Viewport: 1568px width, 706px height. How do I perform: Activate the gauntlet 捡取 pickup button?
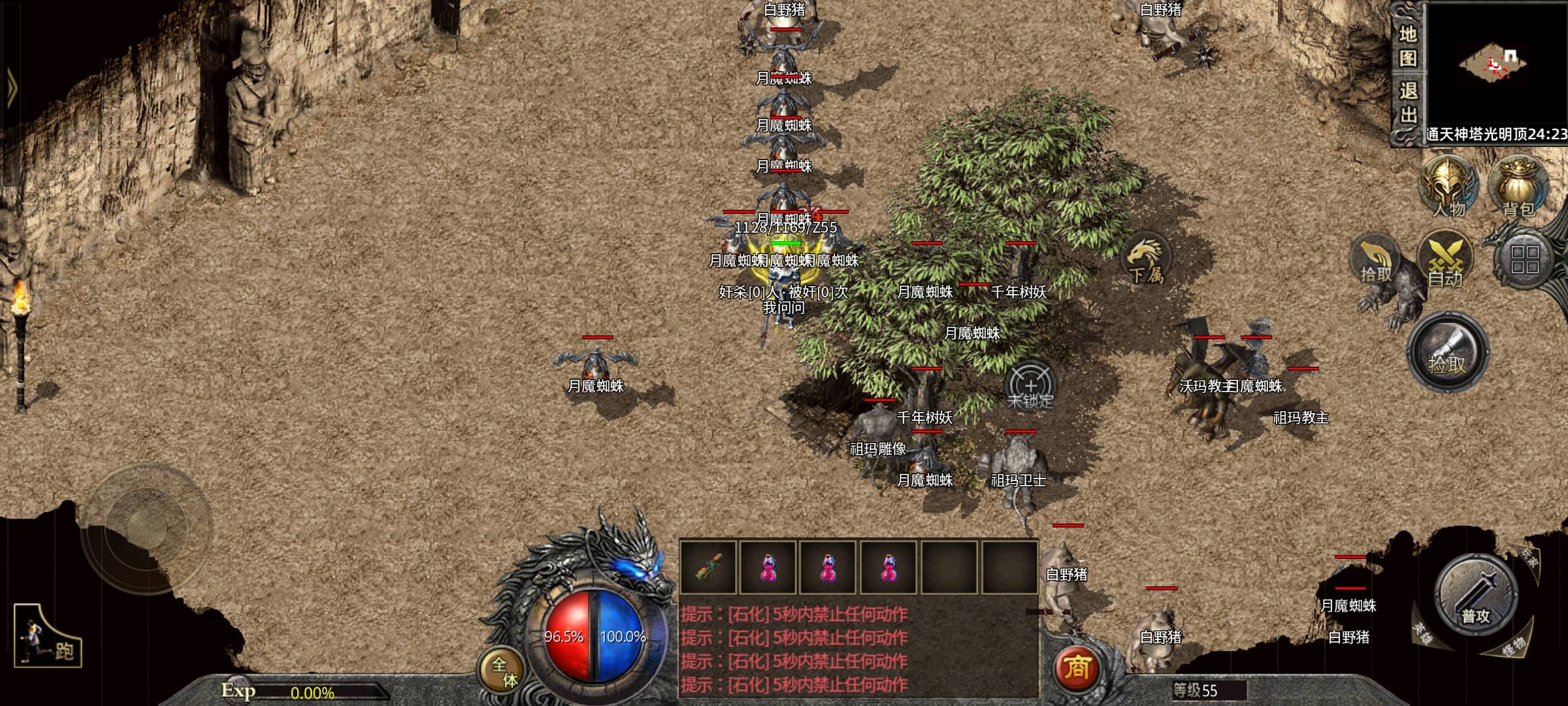tap(1448, 353)
